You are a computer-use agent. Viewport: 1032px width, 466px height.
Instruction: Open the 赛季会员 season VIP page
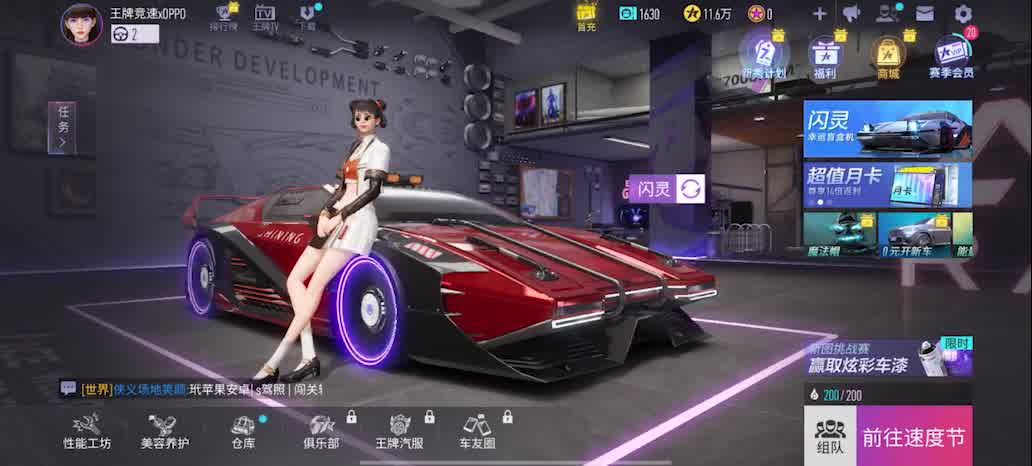point(950,56)
